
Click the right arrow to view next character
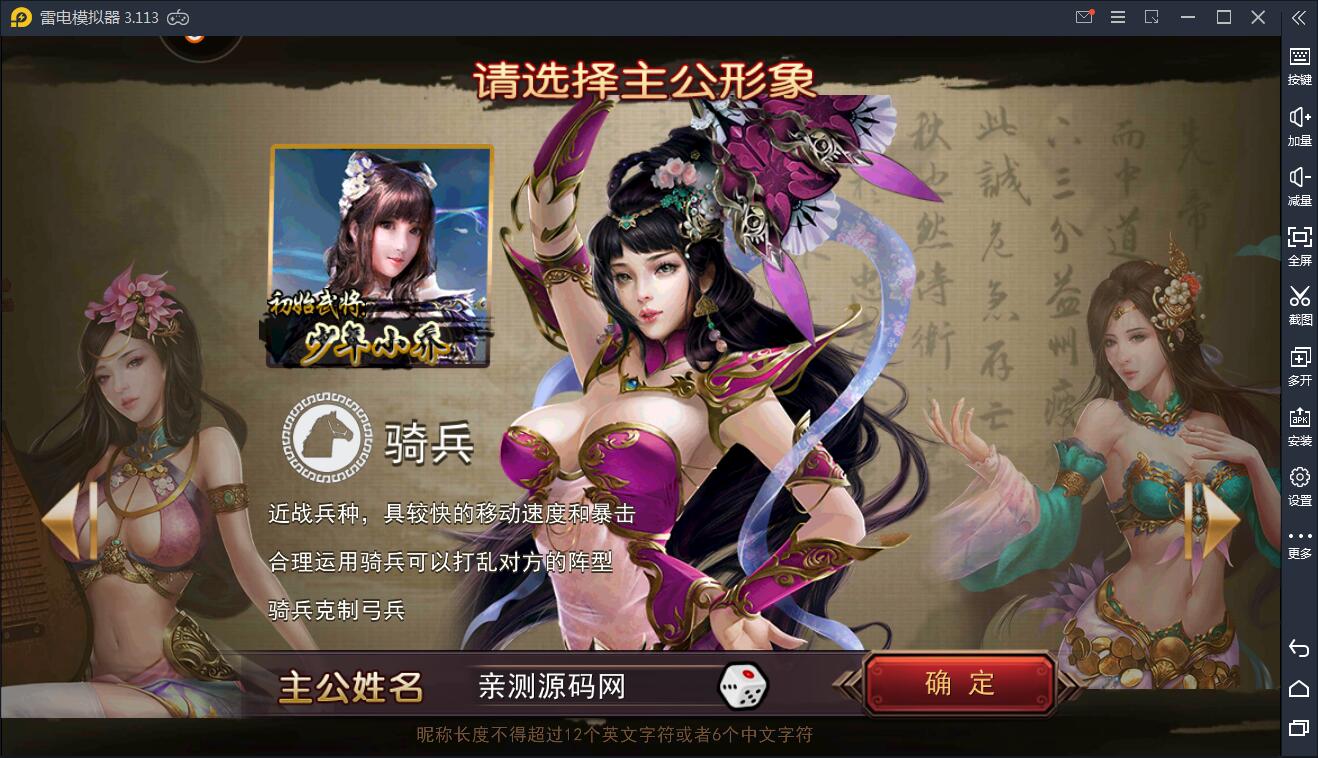point(1213,523)
